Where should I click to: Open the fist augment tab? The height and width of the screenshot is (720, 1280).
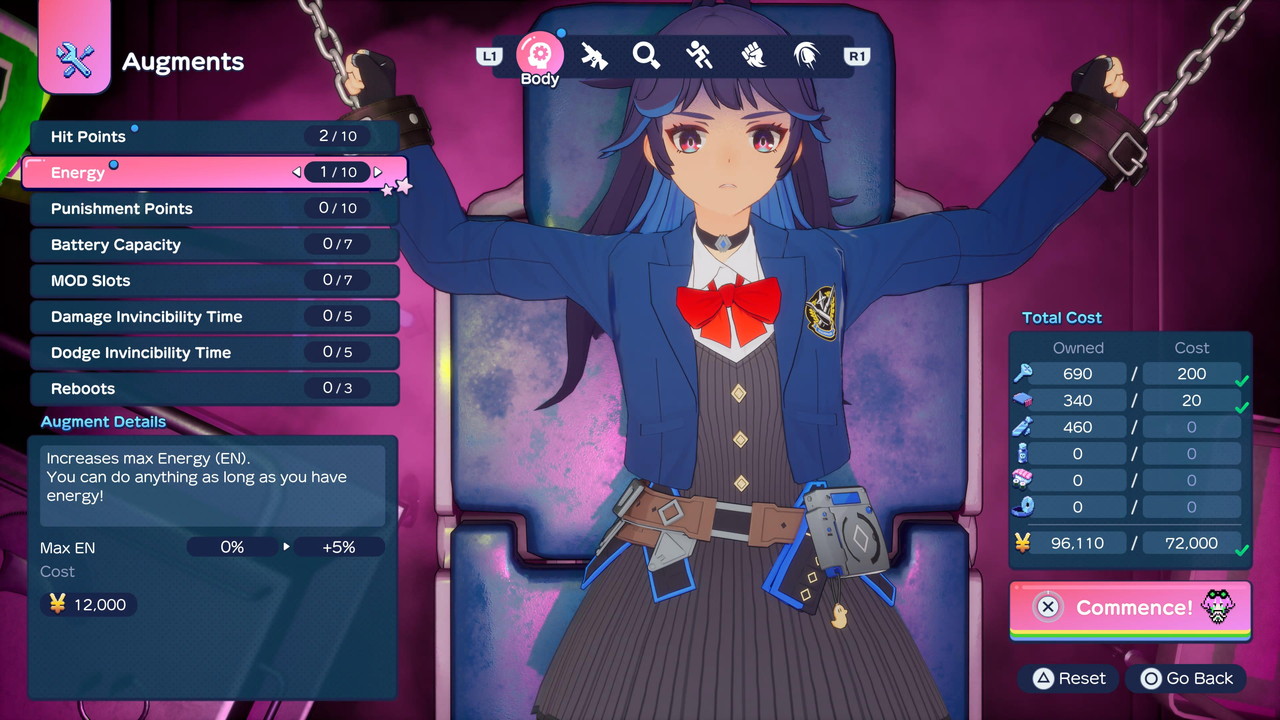pos(753,56)
